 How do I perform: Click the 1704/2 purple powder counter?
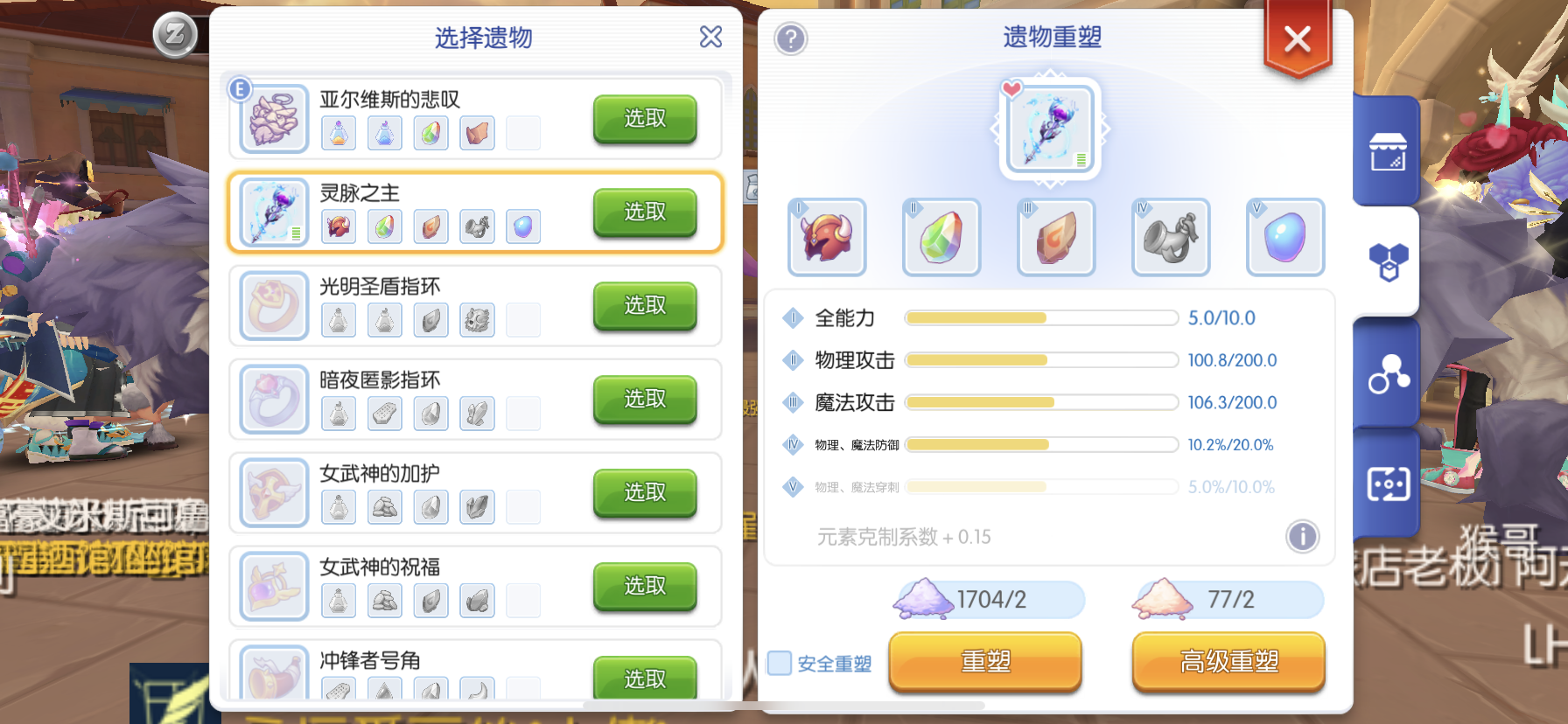coord(985,600)
